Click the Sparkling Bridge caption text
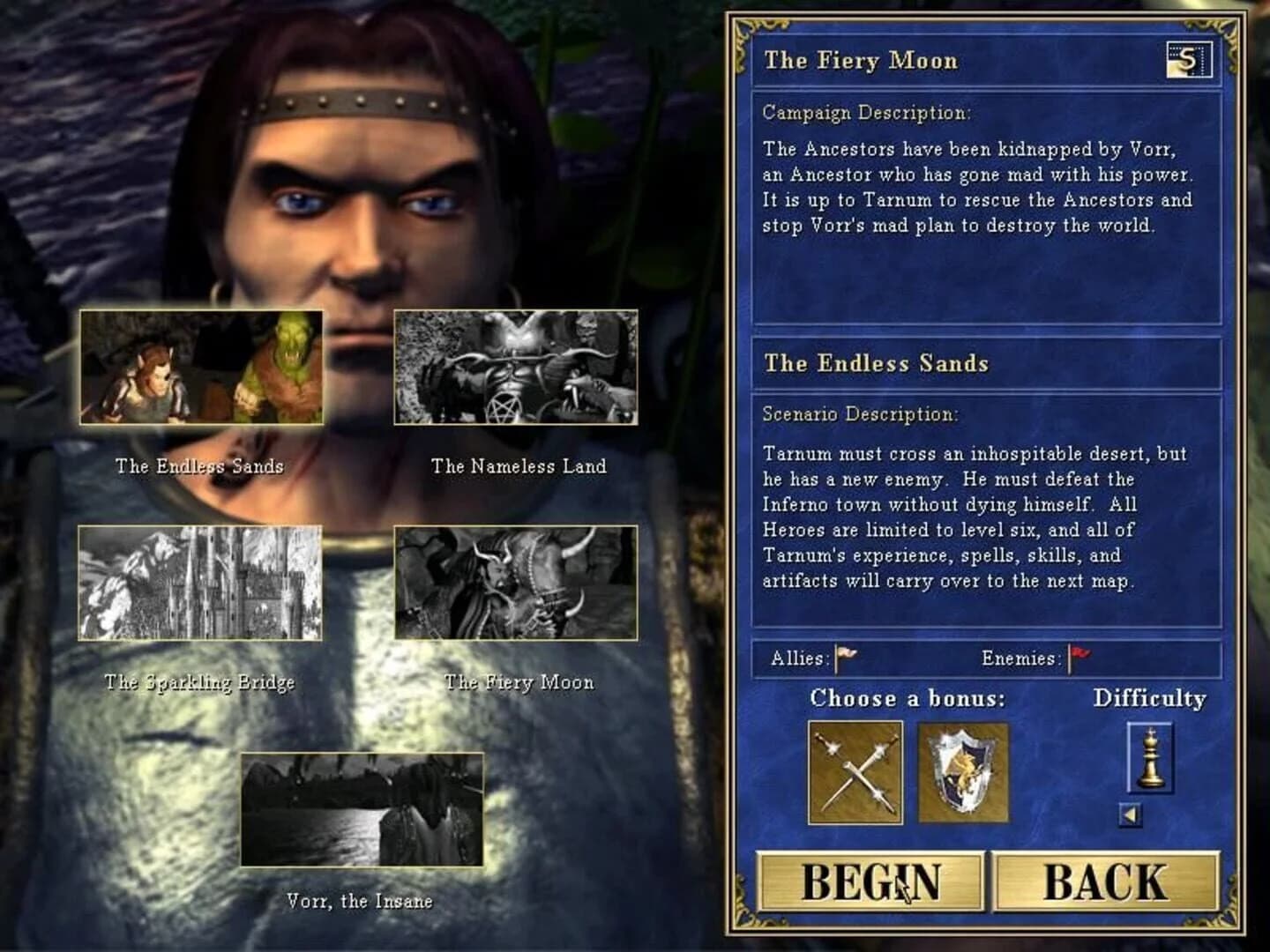Screen dimensions: 1270x952 point(202,681)
